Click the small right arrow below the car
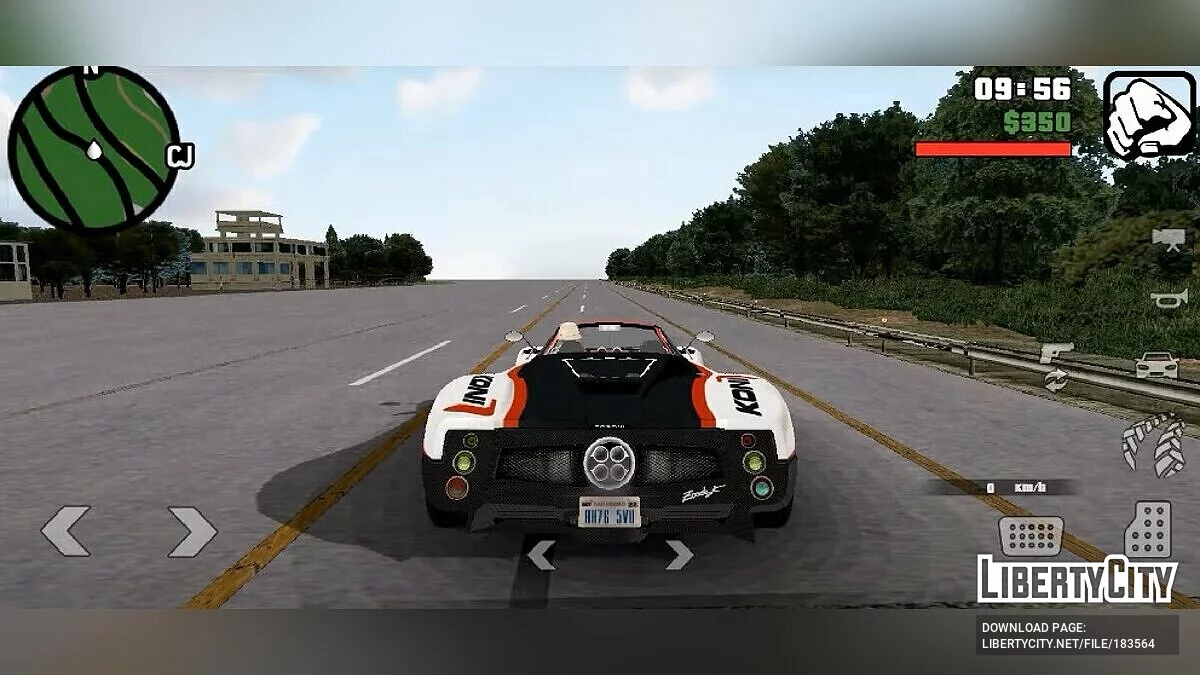This screenshot has width=1200, height=675. pos(679,554)
